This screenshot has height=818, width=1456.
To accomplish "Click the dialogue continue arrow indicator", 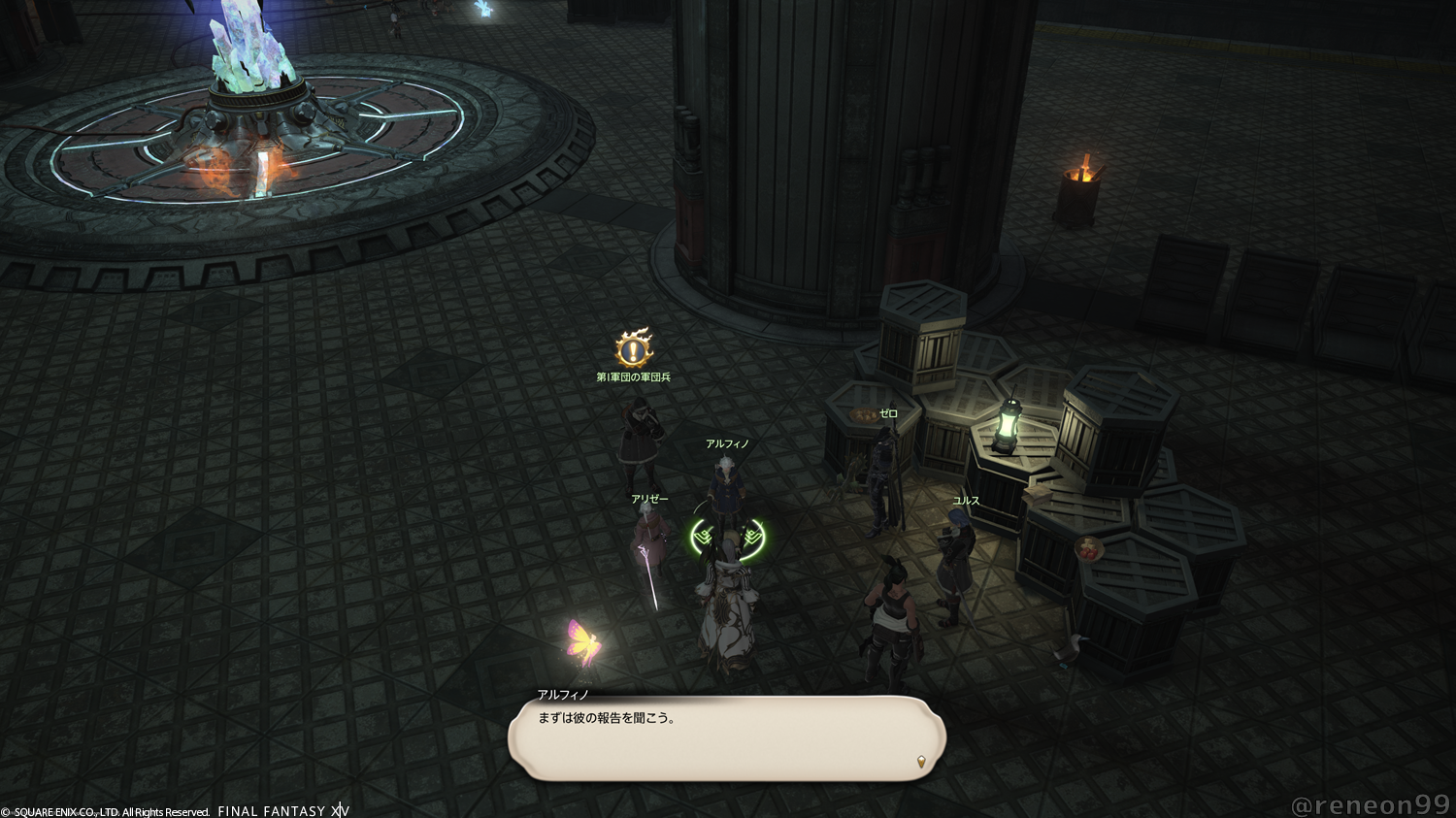I will coord(920,762).
